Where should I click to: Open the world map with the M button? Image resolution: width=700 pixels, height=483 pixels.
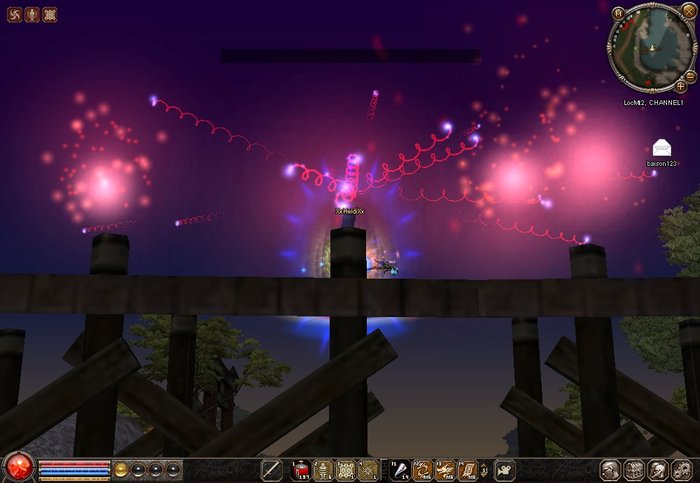point(619,13)
